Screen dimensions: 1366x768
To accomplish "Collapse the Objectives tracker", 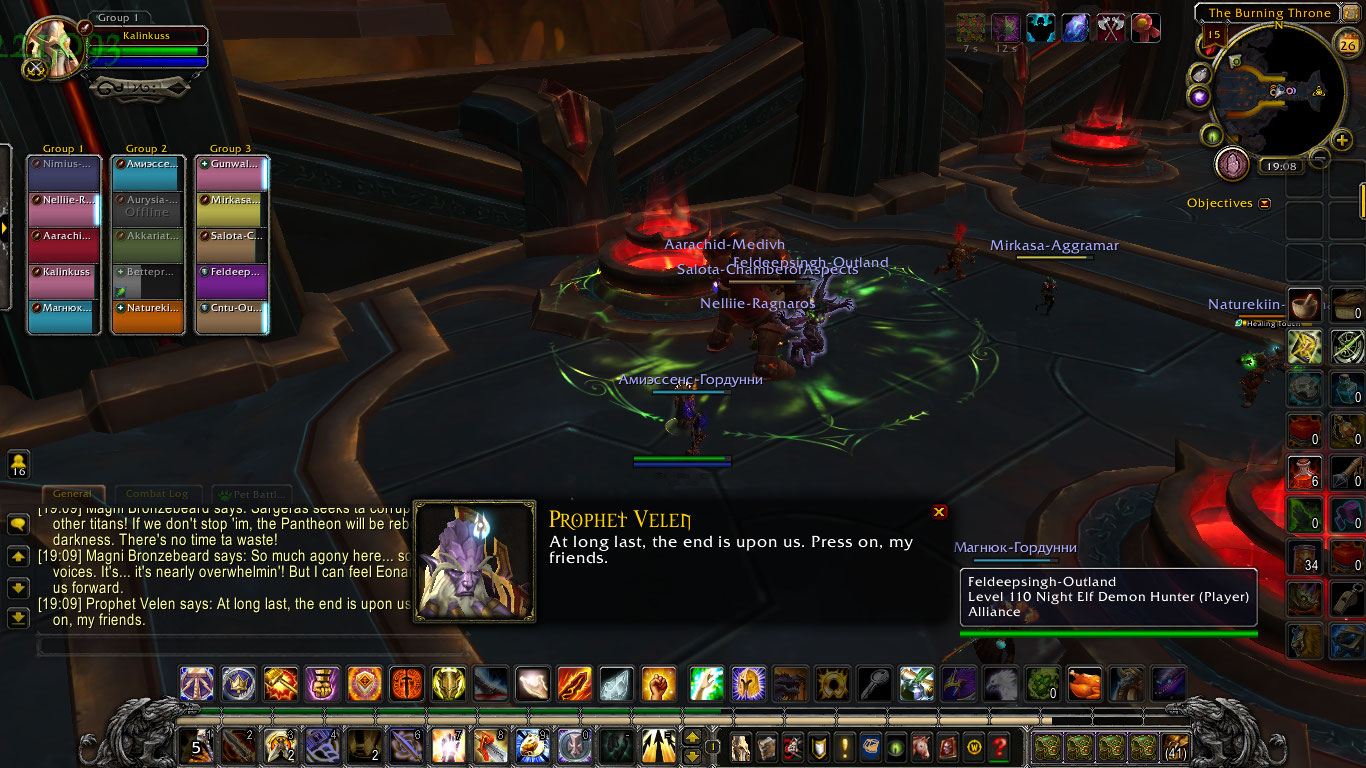I will (x=1265, y=202).
